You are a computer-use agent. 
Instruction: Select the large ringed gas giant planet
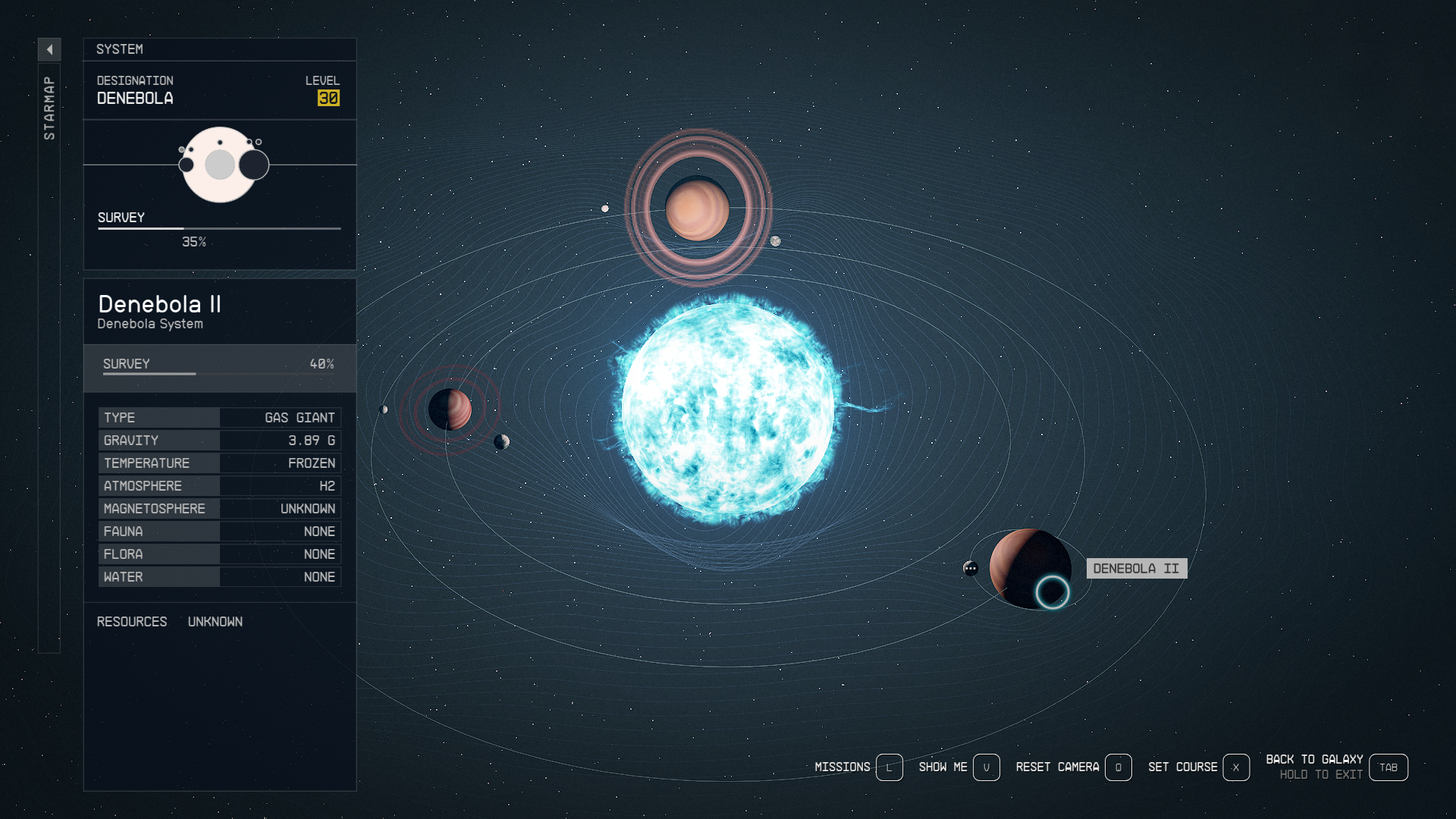point(697,209)
